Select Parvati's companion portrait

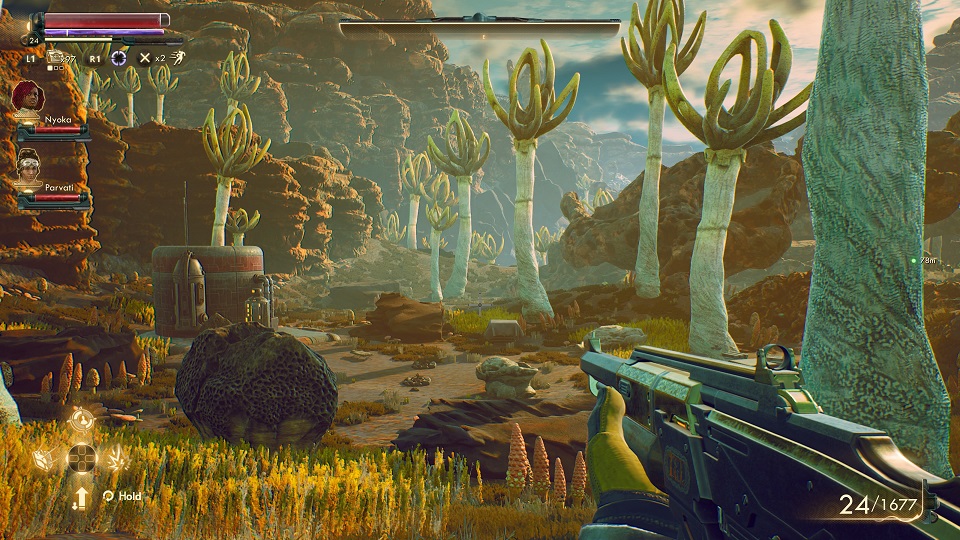coord(30,165)
